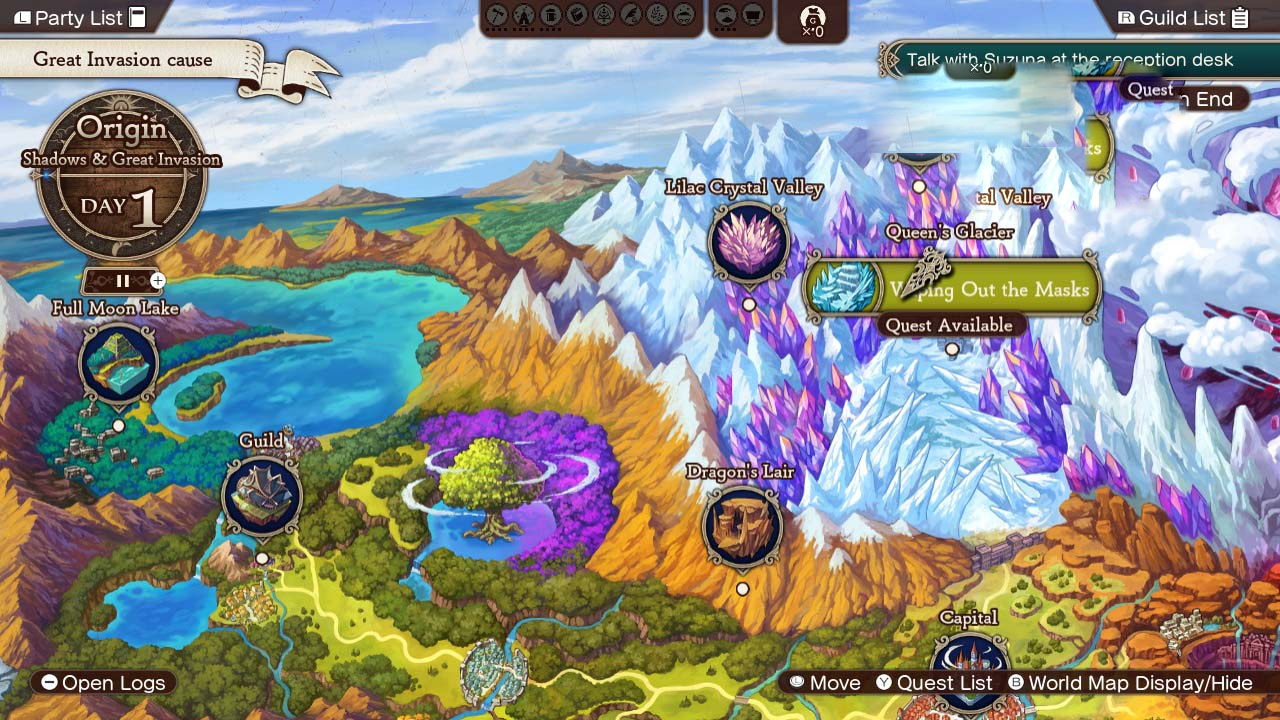This screenshot has width=1280, height=720.
Task: Toggle the time pause control under the day dial
Action: (x=123, y=281)
